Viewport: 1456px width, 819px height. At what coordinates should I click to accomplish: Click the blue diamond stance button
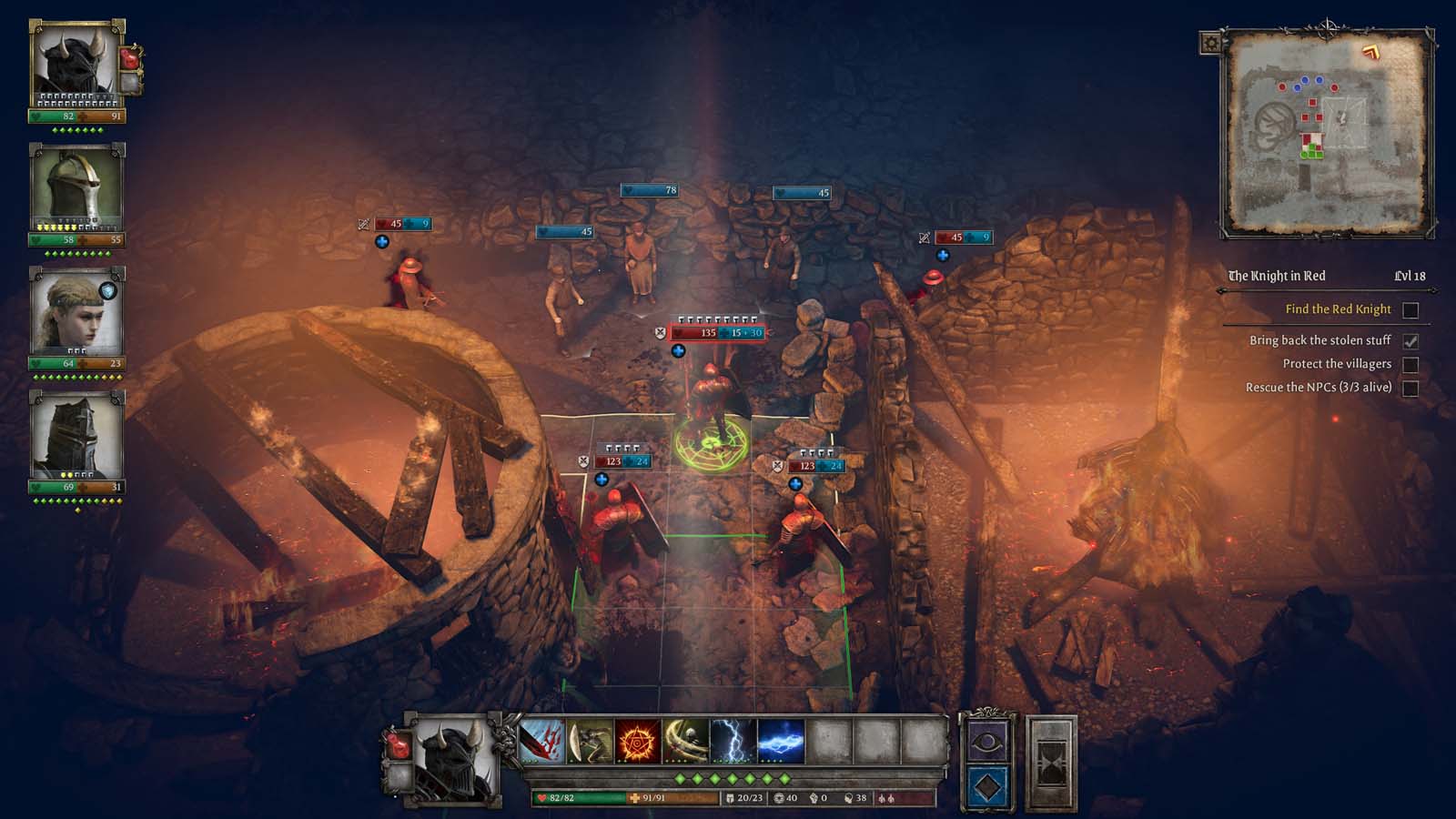tap(987, 786)
